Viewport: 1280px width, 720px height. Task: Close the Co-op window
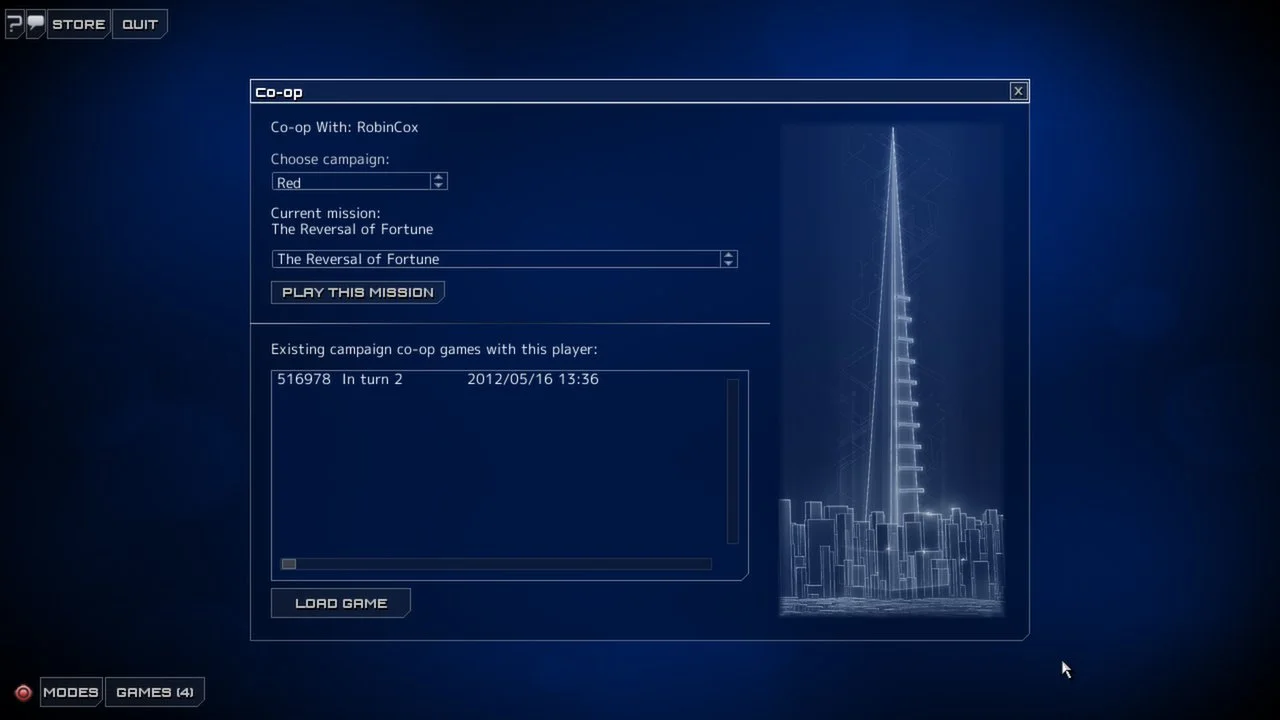(x=1018, y=90)
